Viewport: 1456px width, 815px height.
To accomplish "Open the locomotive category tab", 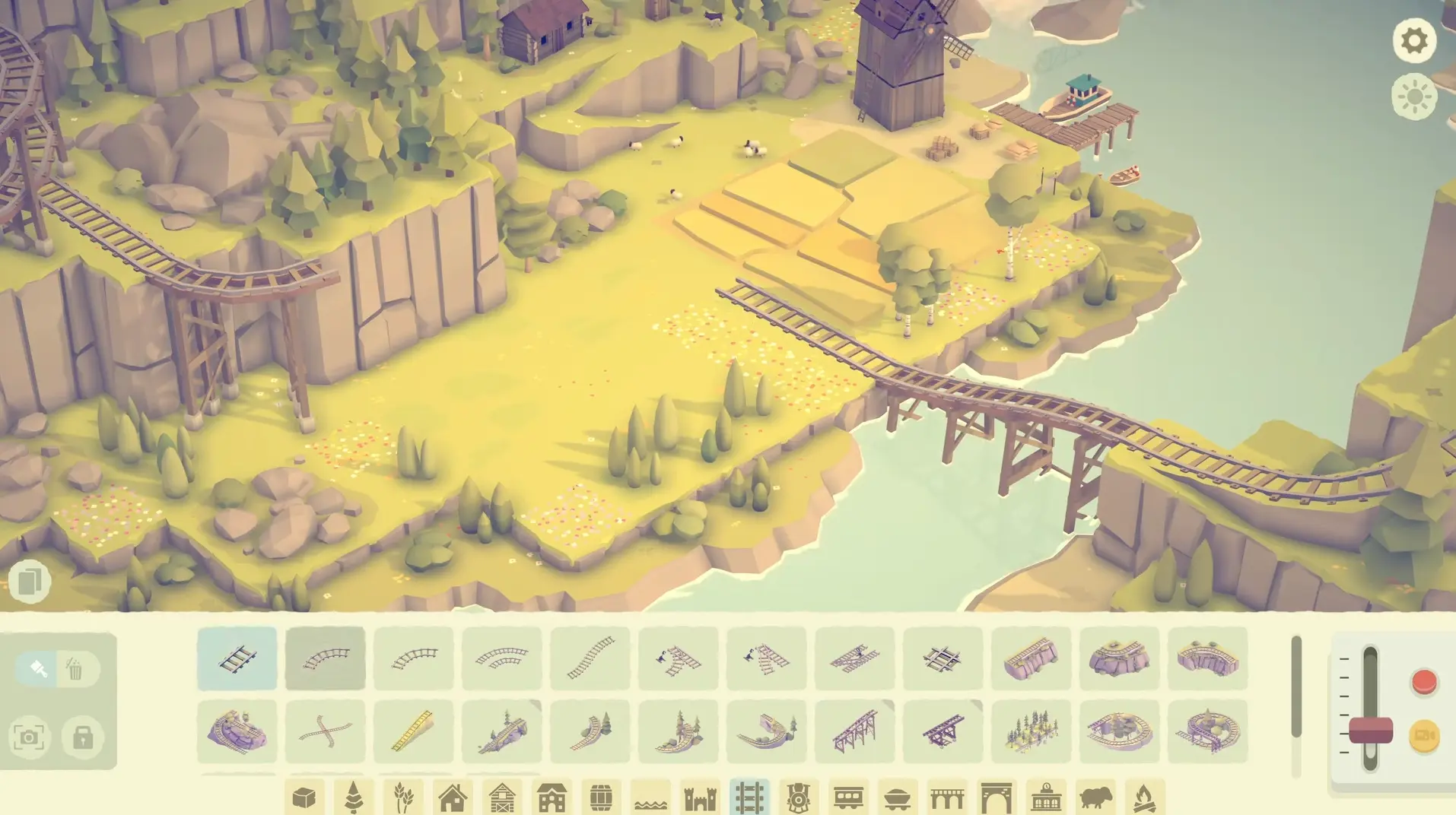I will 799,798.
